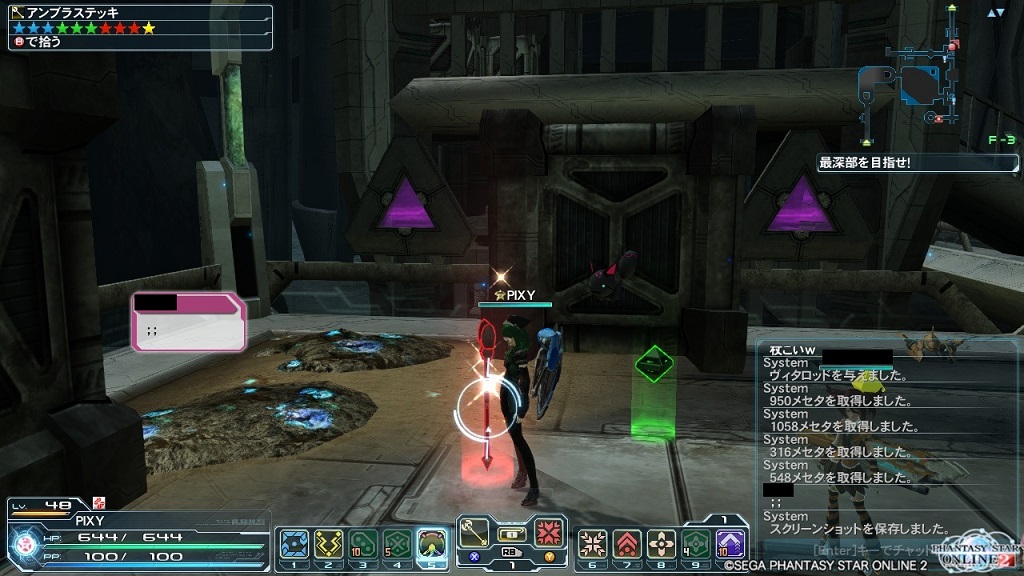The width and height of the screenshot is (1024, 576).
Task: Select the green hexagon item with count 5
Action: click(x=398, y=544)
